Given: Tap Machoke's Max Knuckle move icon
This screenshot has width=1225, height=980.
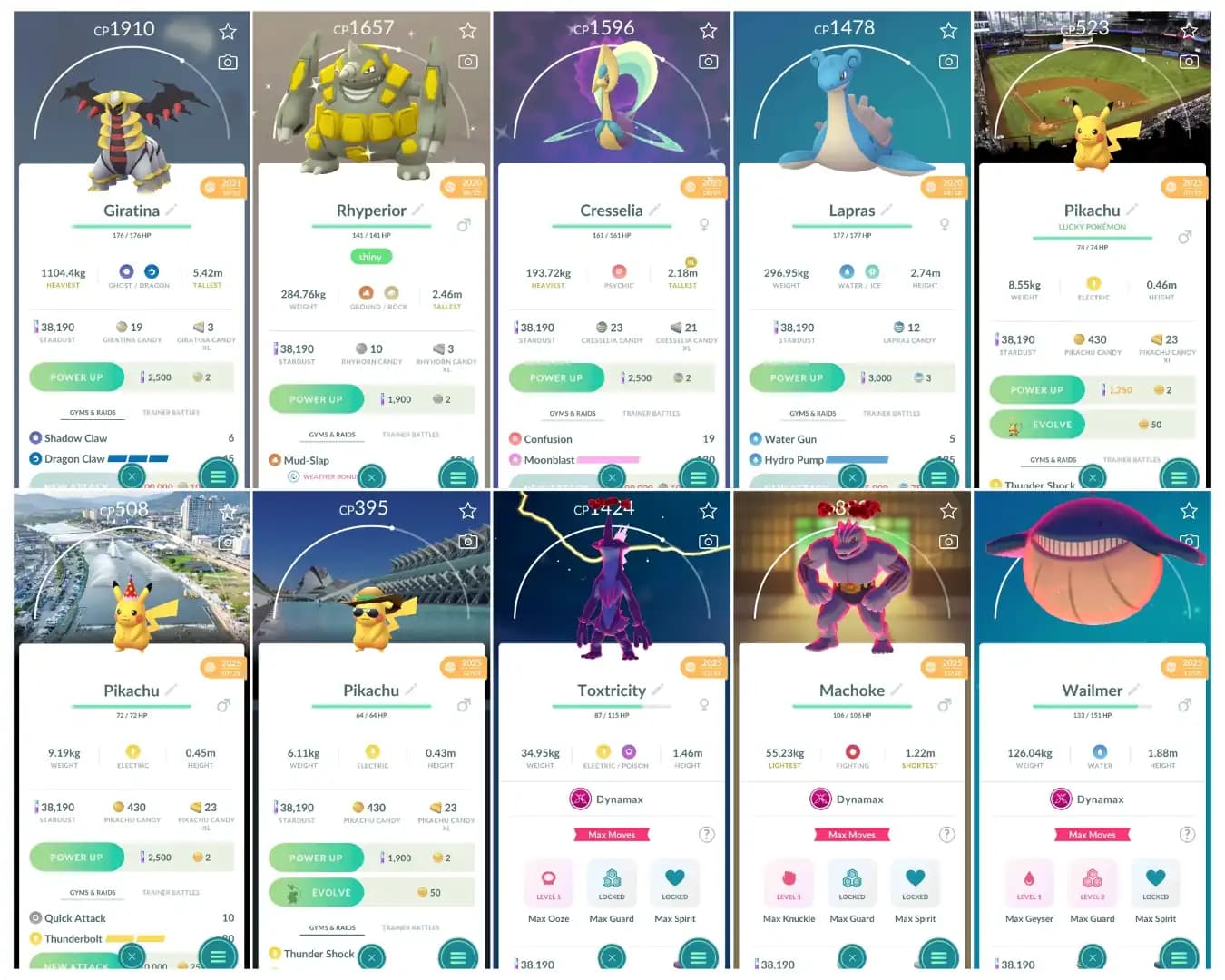Looking at the screenshot, I should (x=789, y=881).
